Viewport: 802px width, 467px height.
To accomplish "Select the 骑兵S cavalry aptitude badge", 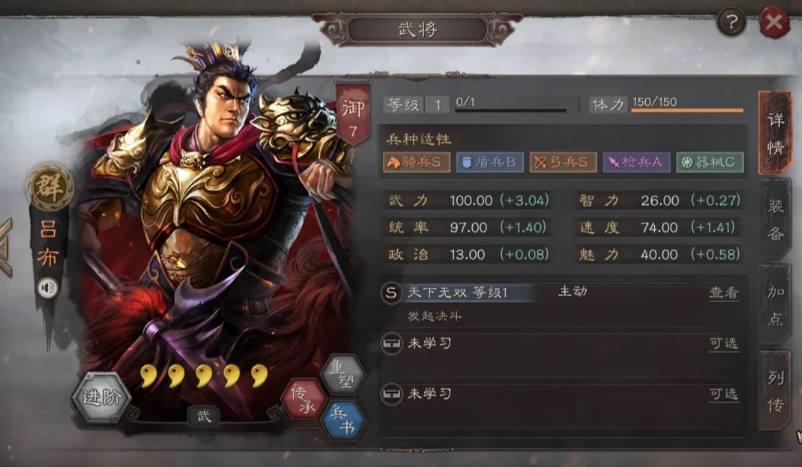I will coord(416,162).
